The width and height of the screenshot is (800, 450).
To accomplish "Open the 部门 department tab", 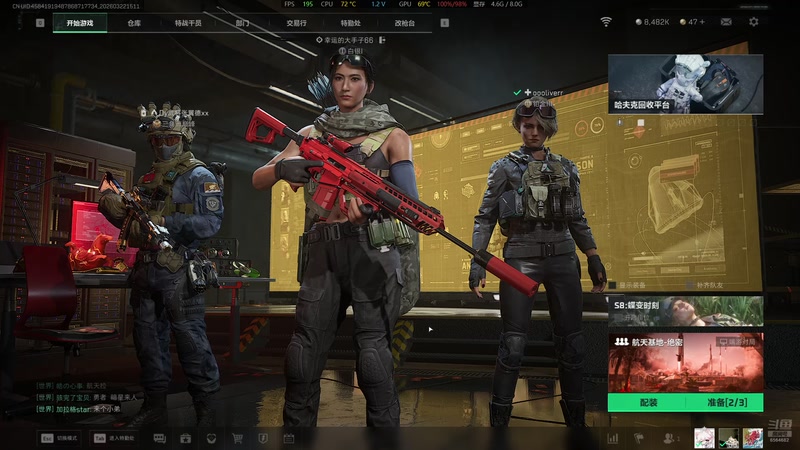I will coord(243,22).
